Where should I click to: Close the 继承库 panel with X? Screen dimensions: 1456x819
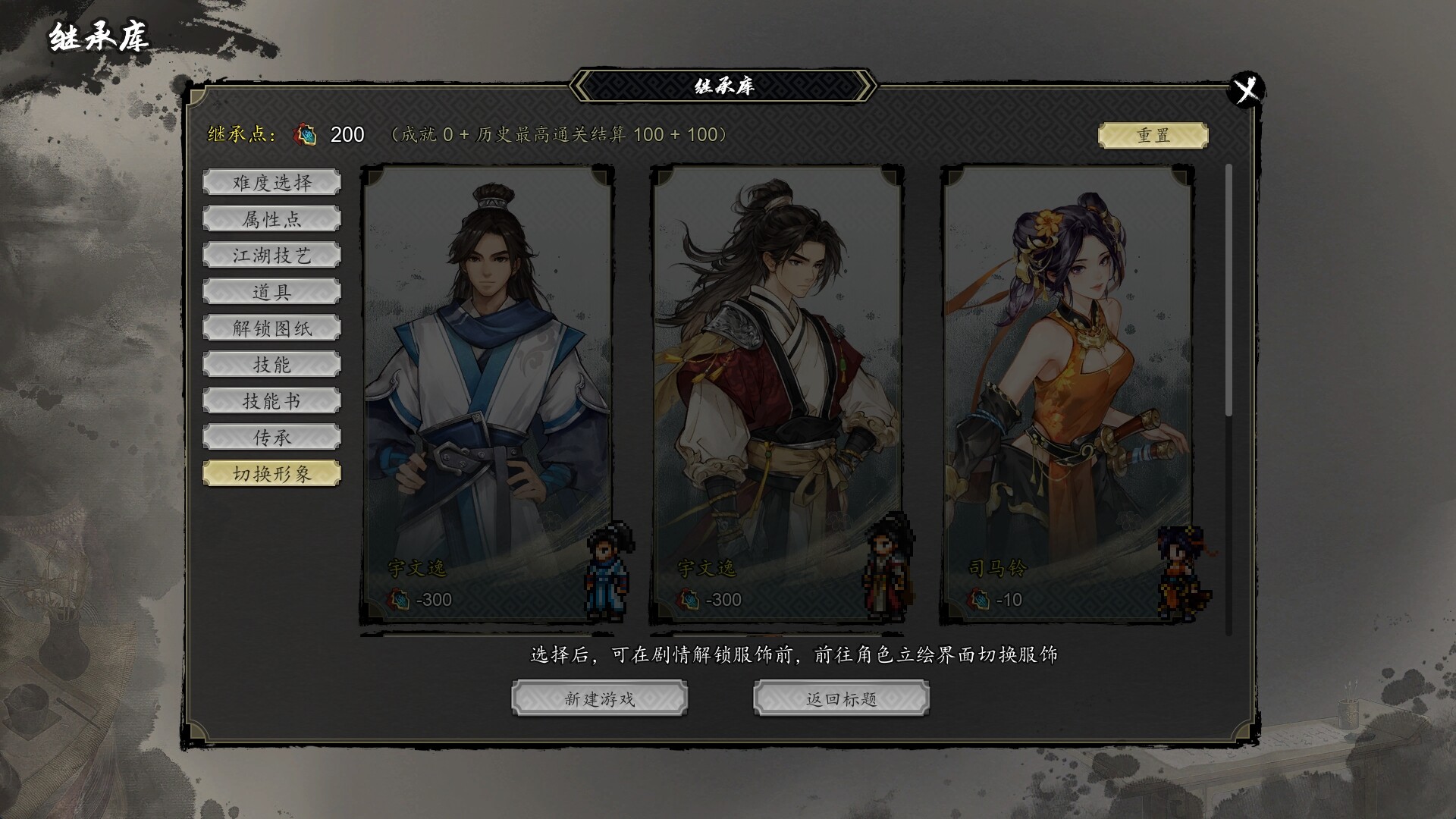pos(1246,90)
